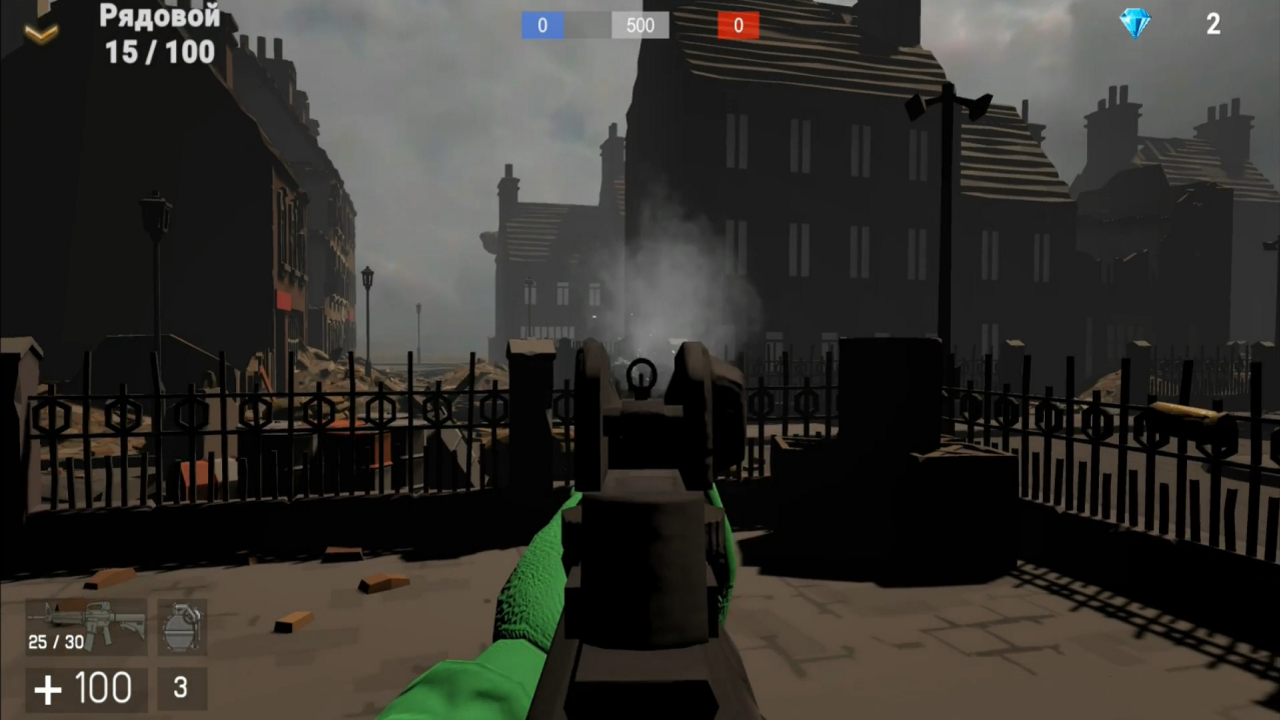Toggle the grenade count indicator

[x=180, y=689]
